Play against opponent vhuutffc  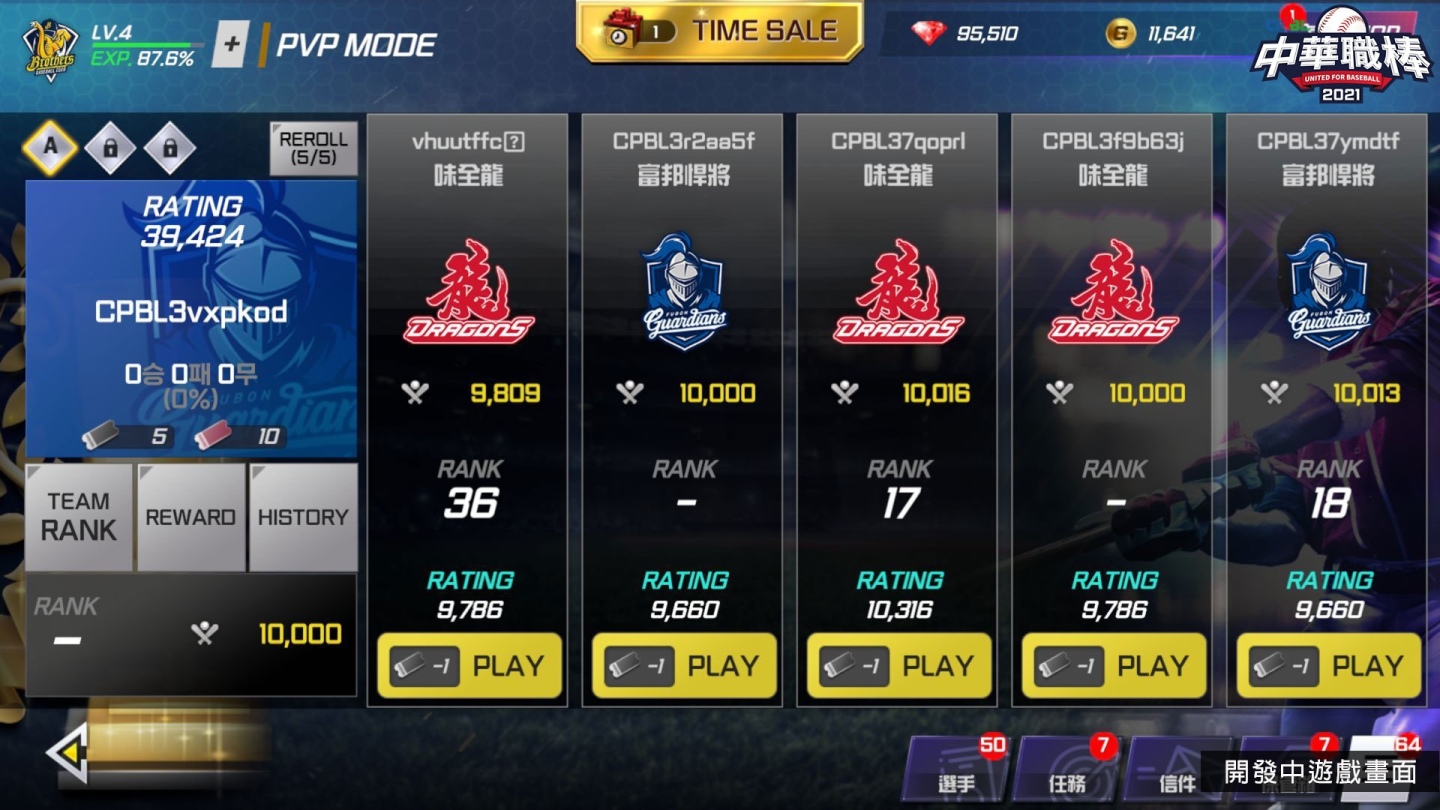click(x=469, y=666)
